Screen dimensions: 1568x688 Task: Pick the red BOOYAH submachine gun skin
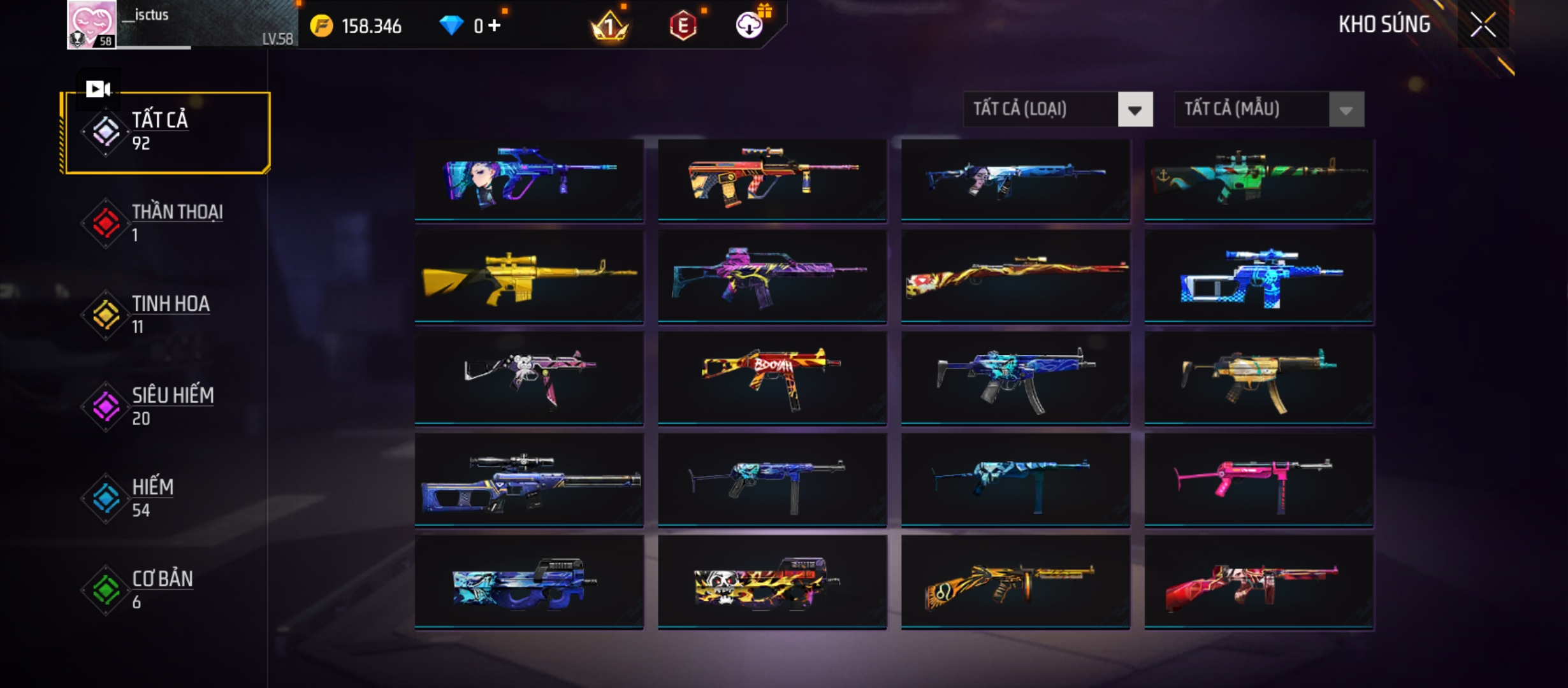[x=772, y=378]
